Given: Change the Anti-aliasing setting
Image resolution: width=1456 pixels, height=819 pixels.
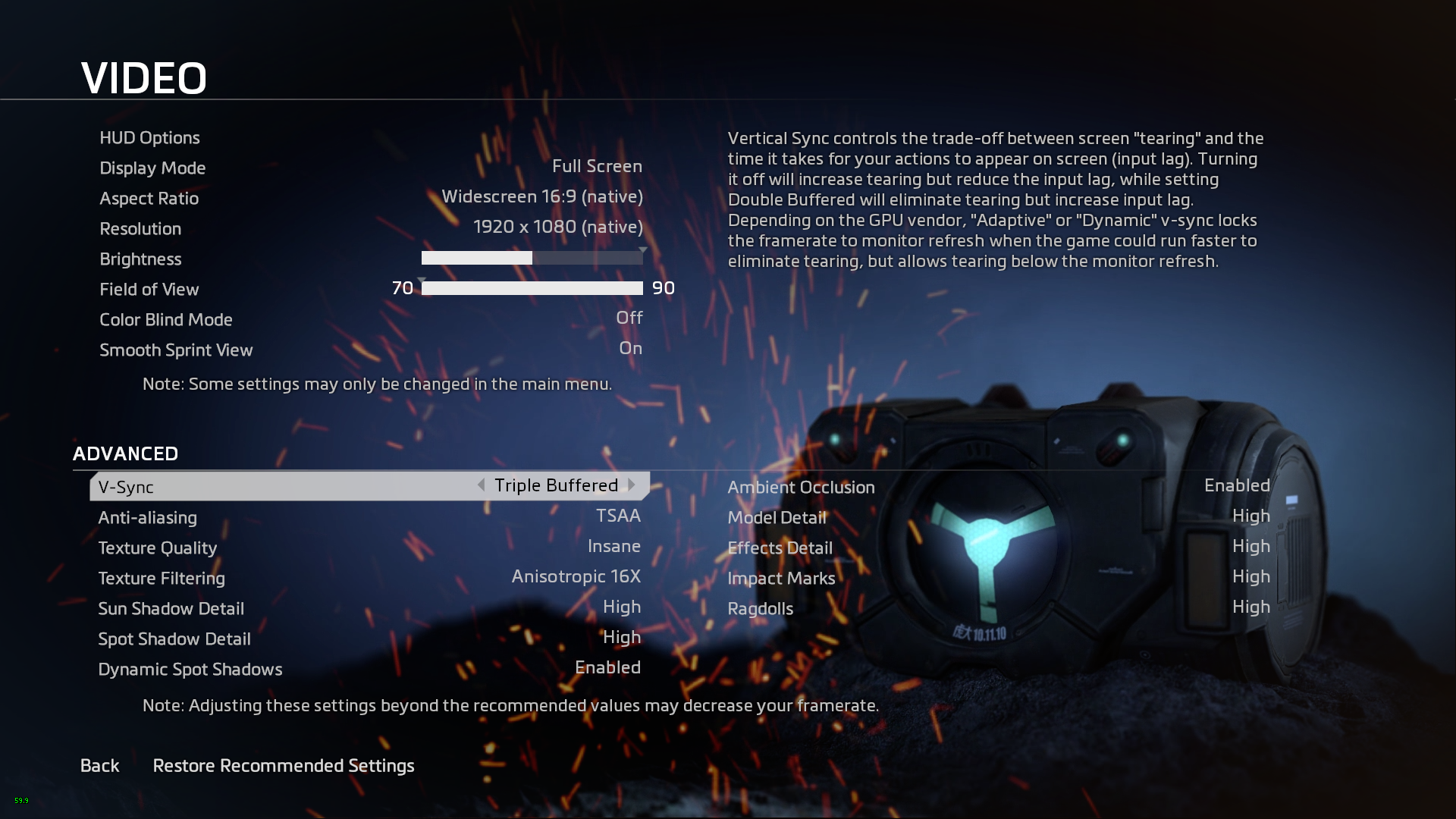Looking at the screenshot, I should click(617, 516).
